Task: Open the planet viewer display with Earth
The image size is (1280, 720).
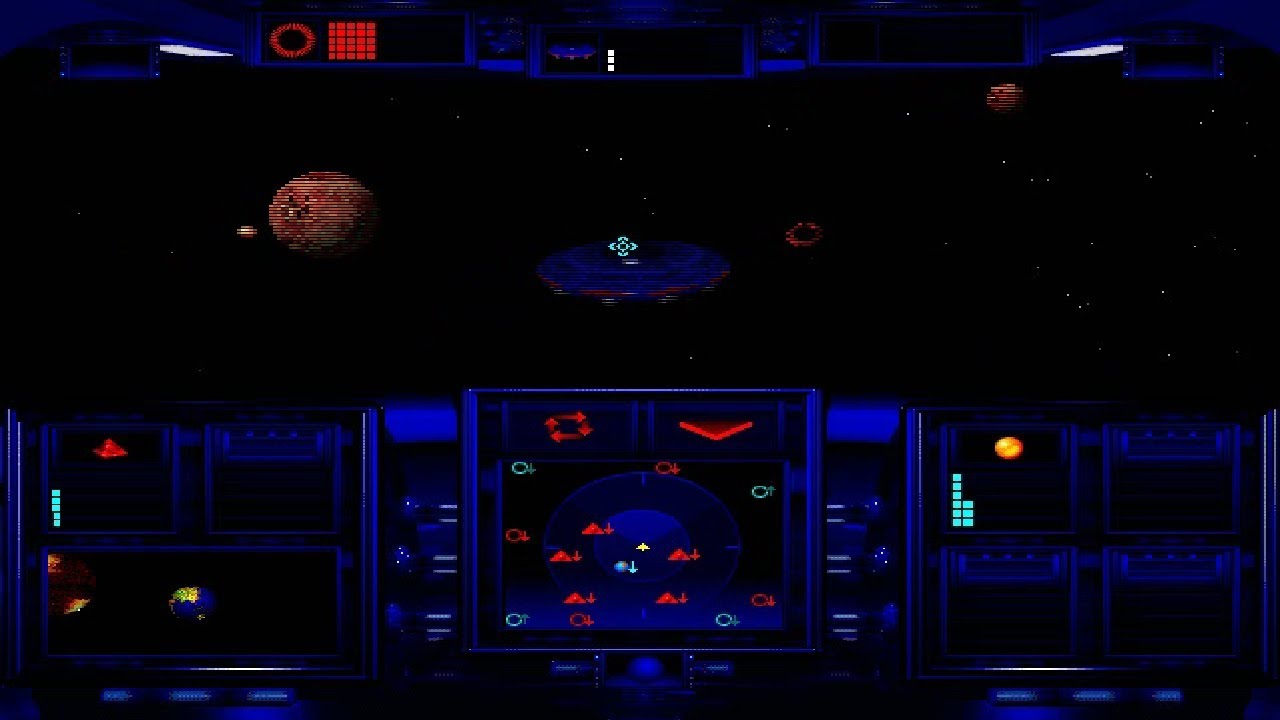Action: click(193, 602)
